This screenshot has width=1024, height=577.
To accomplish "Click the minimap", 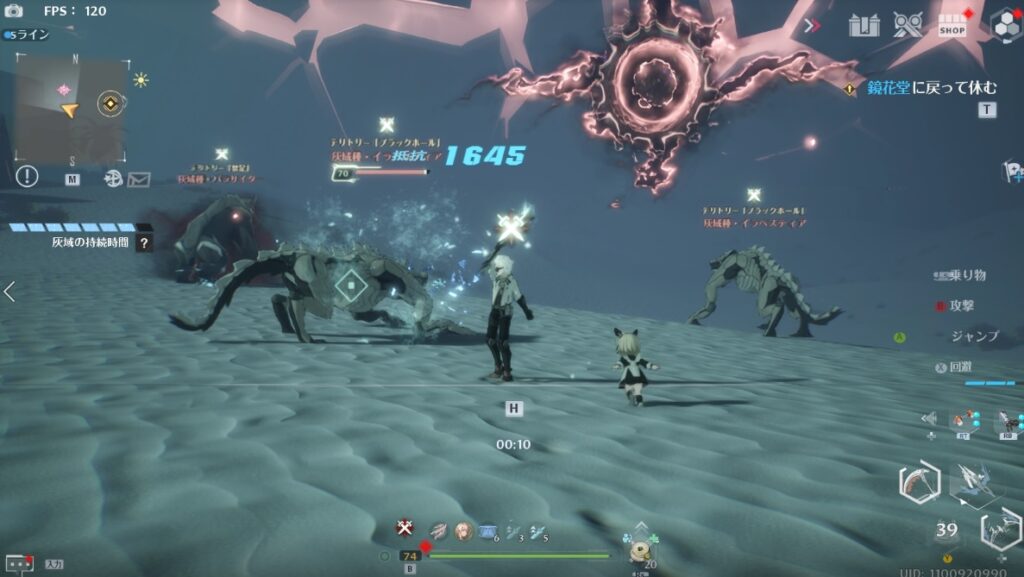I will [69, 109].
